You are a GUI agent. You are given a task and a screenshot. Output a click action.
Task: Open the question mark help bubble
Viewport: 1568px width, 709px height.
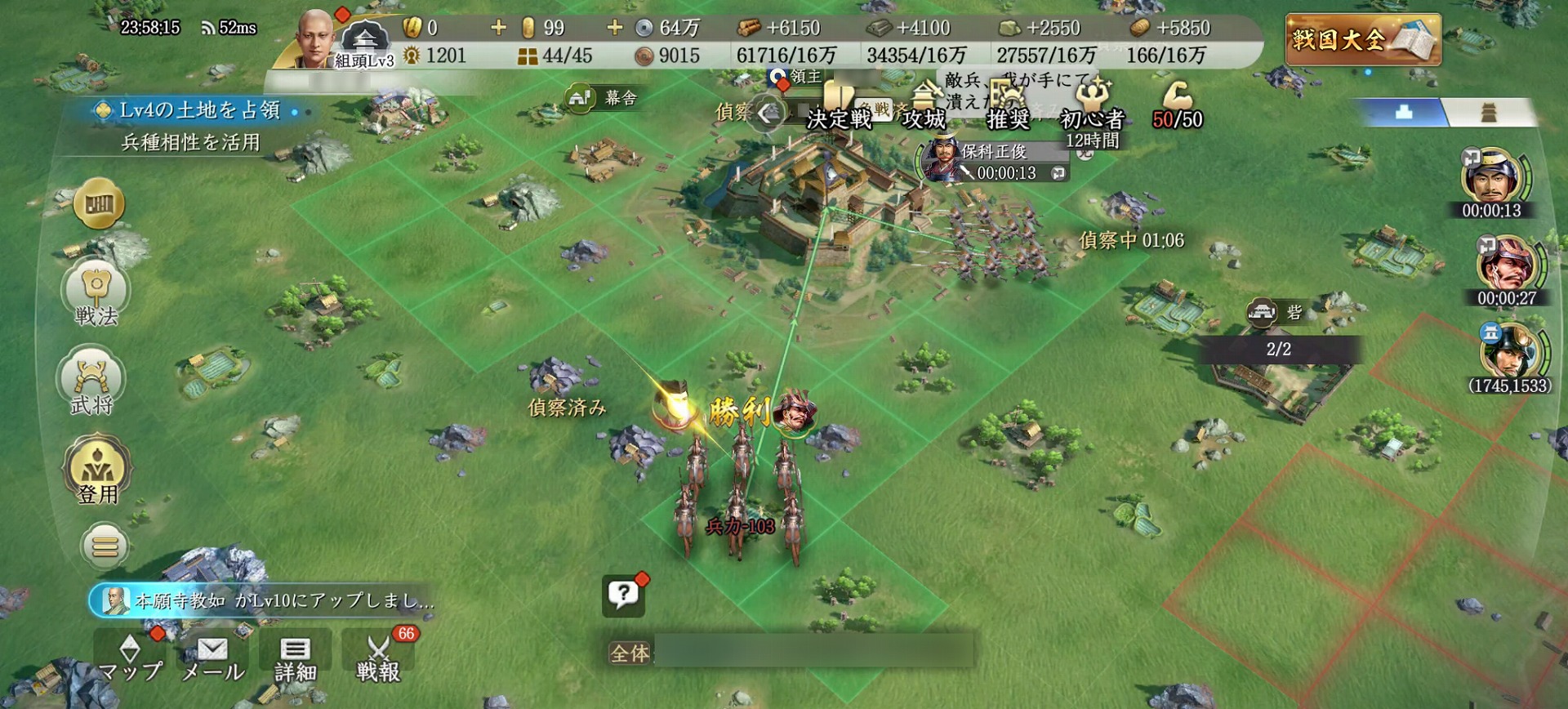(x=623, y=595)
